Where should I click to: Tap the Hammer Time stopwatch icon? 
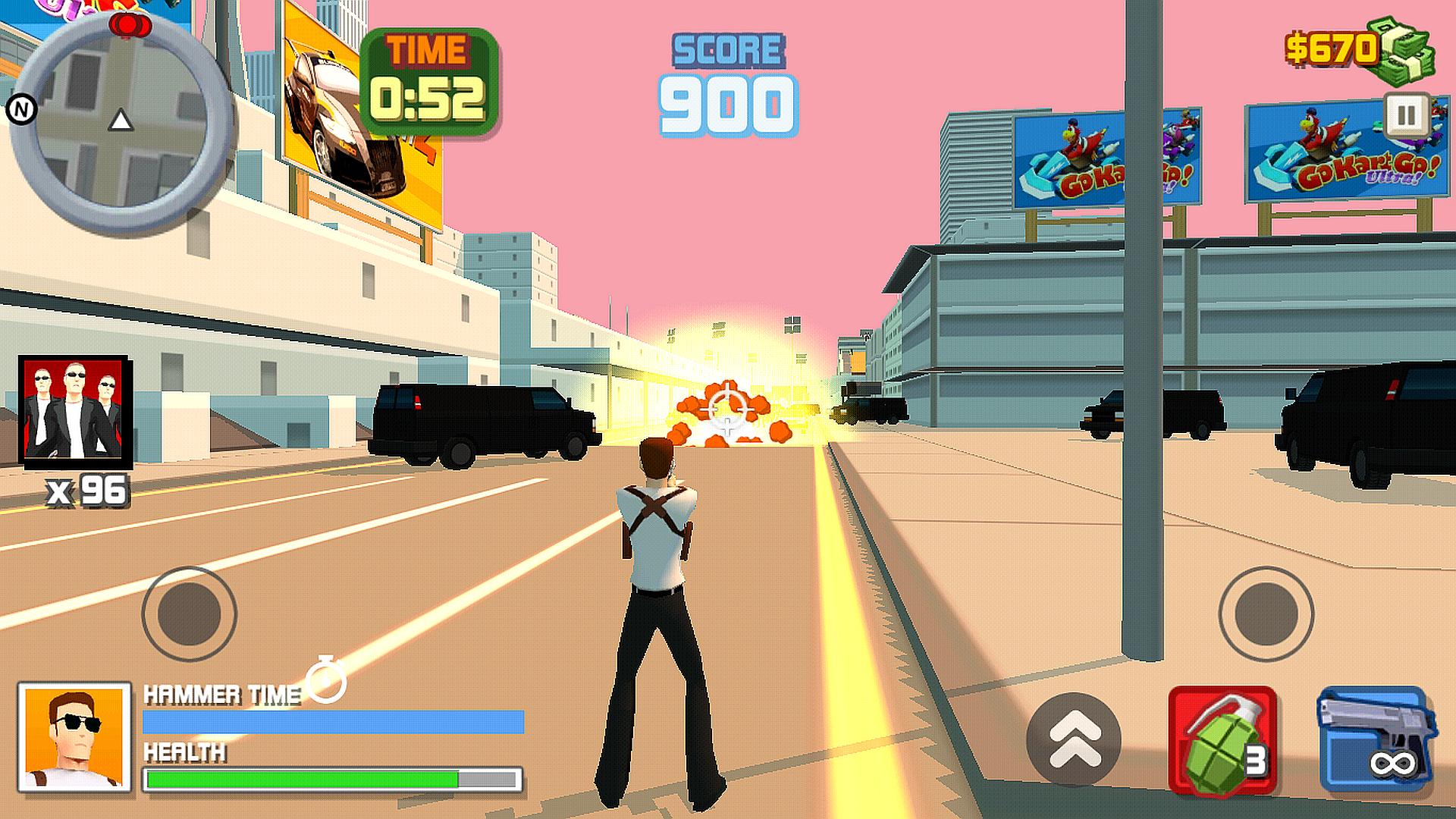327,679
